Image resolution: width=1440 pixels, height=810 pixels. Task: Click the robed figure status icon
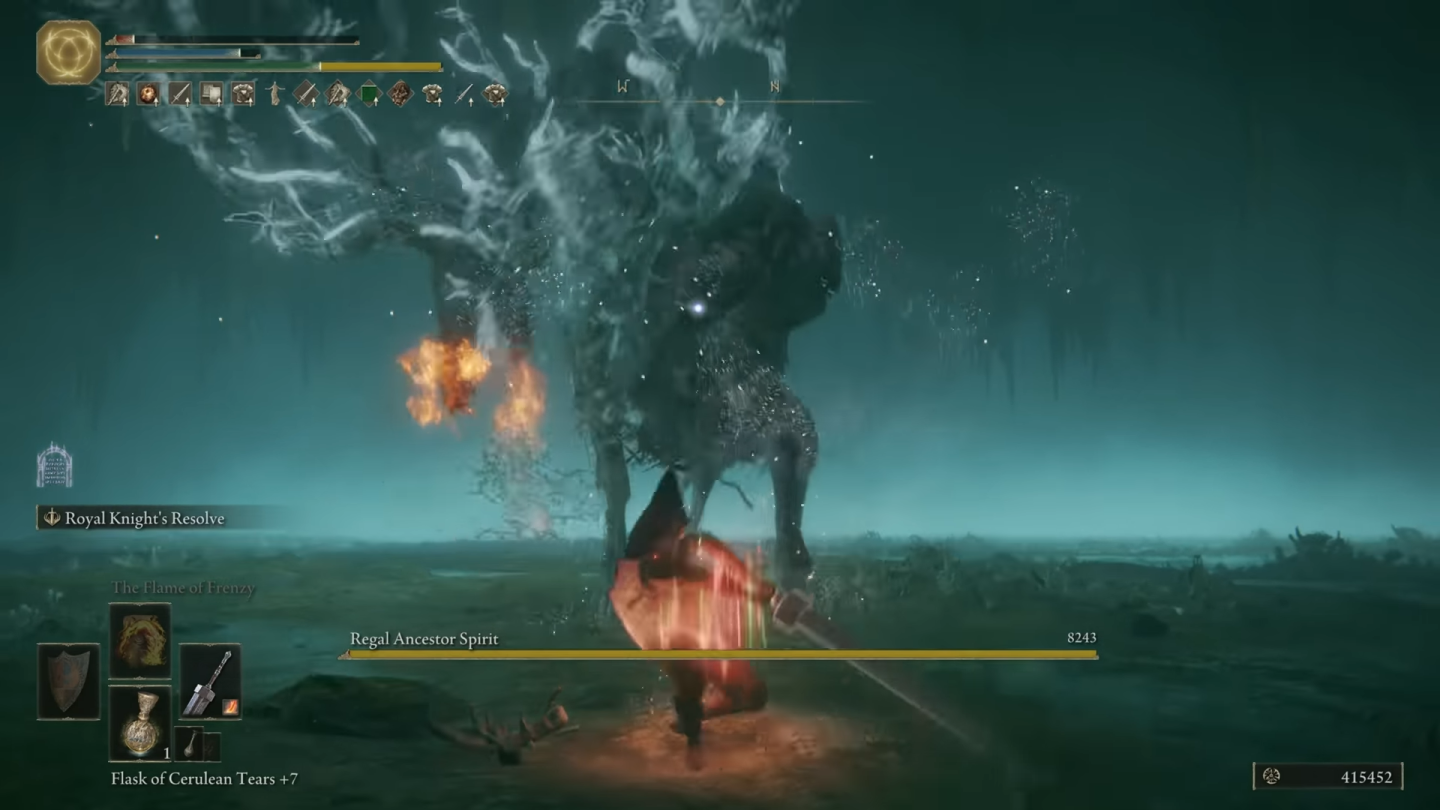[274, 94]
